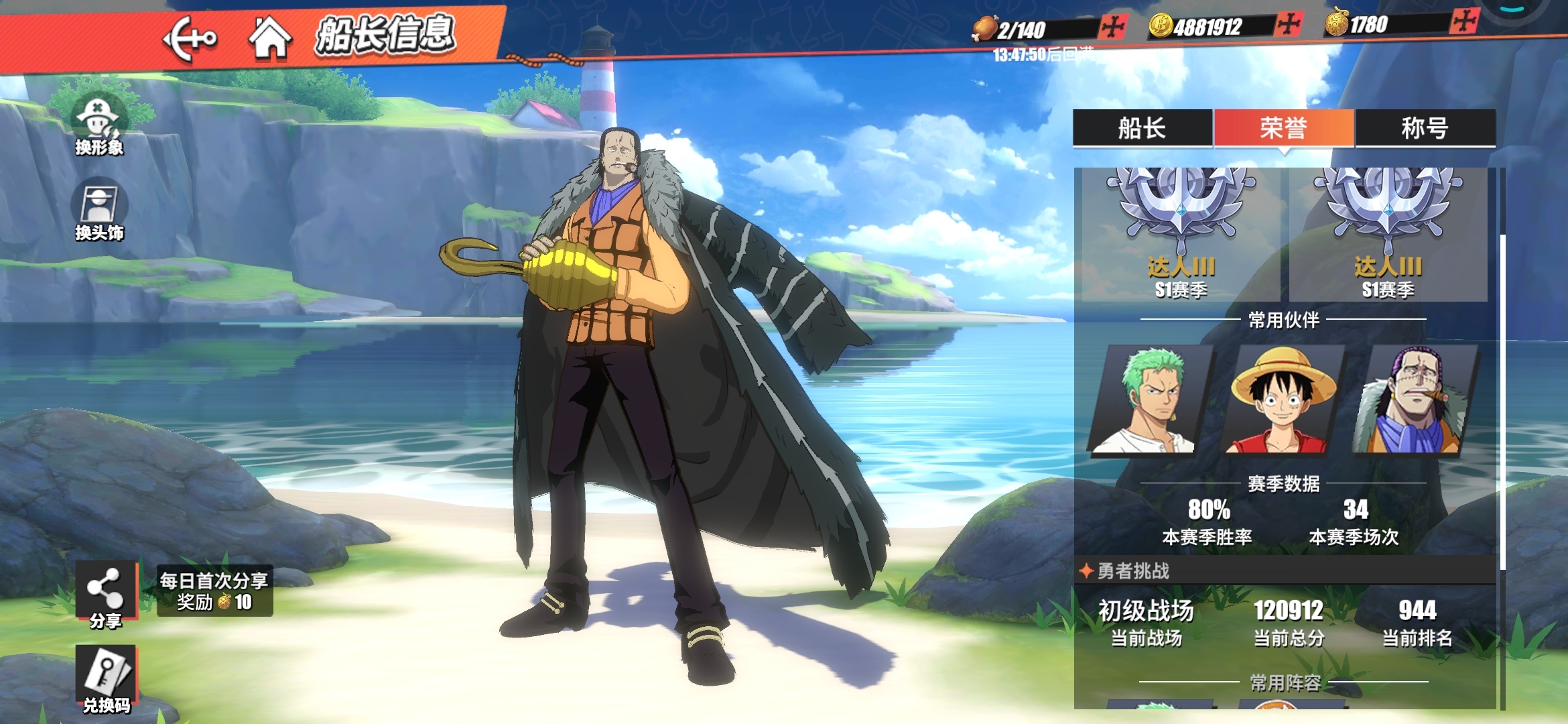The image size is (1568, 724).
Task: Go back using the anchor arrow
Action: coord(190,39)
